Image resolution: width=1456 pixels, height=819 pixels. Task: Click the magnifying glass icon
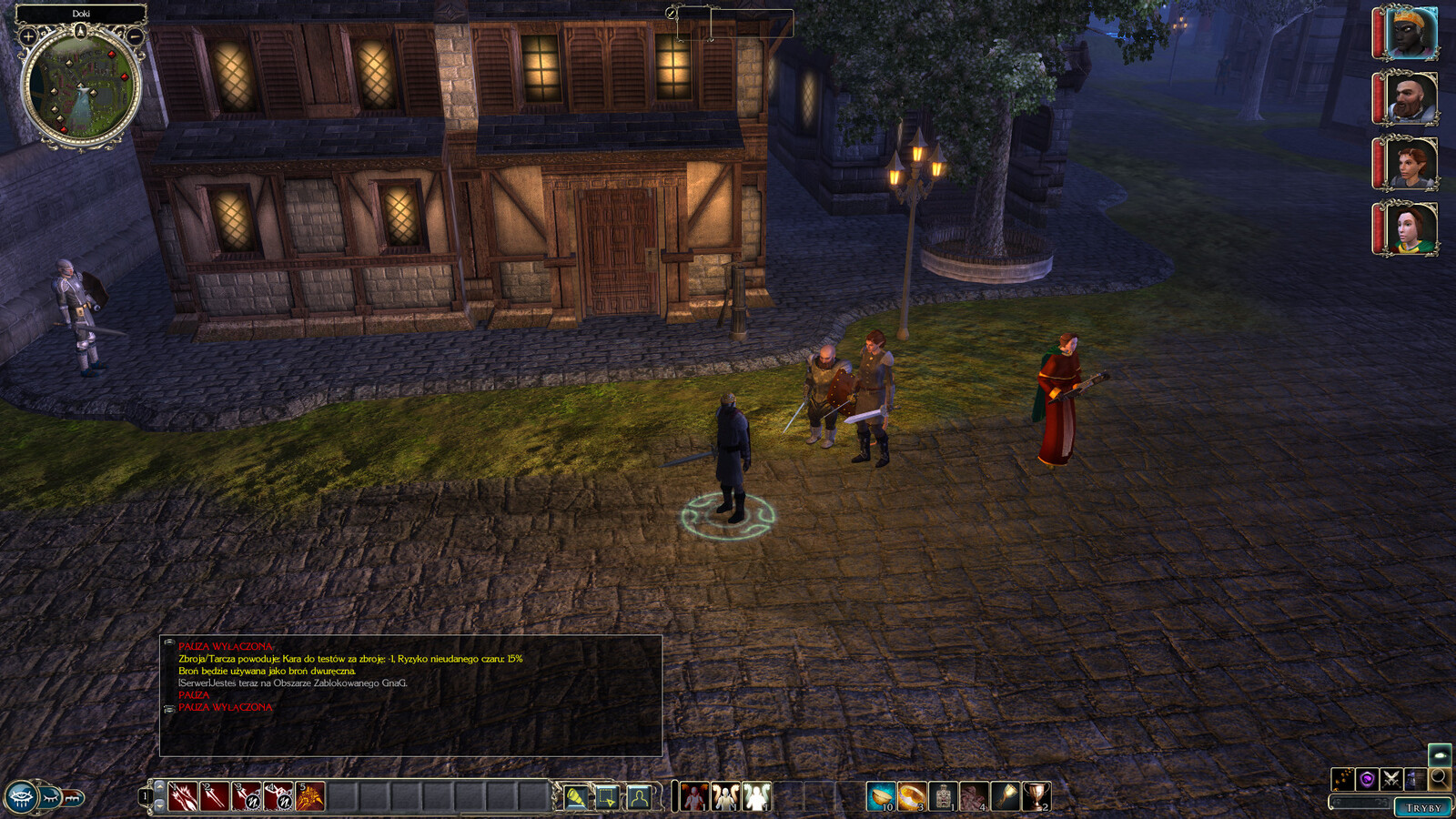pyautogui.click(x=1439, y=778)
